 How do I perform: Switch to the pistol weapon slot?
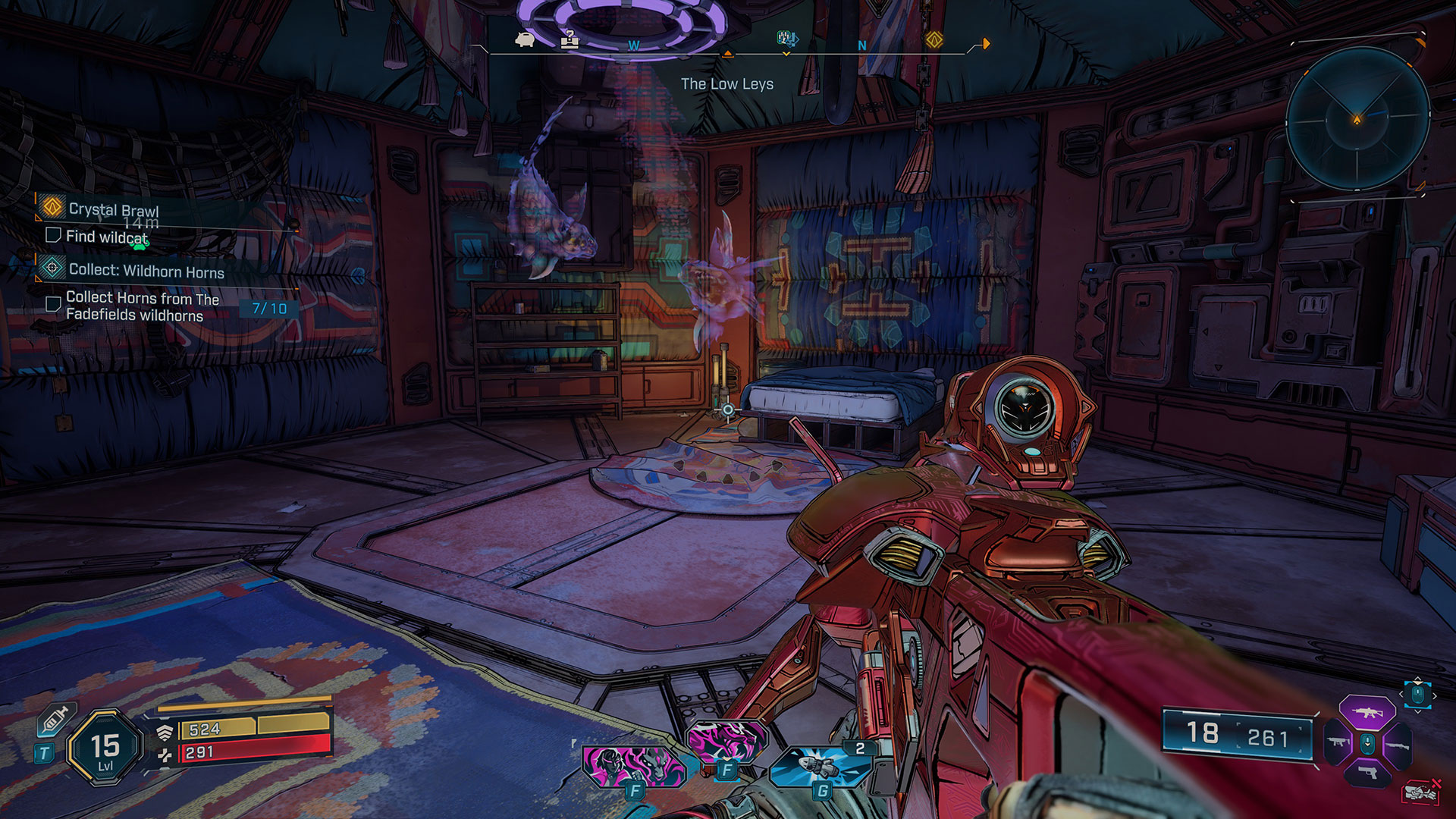[1367, 773]
